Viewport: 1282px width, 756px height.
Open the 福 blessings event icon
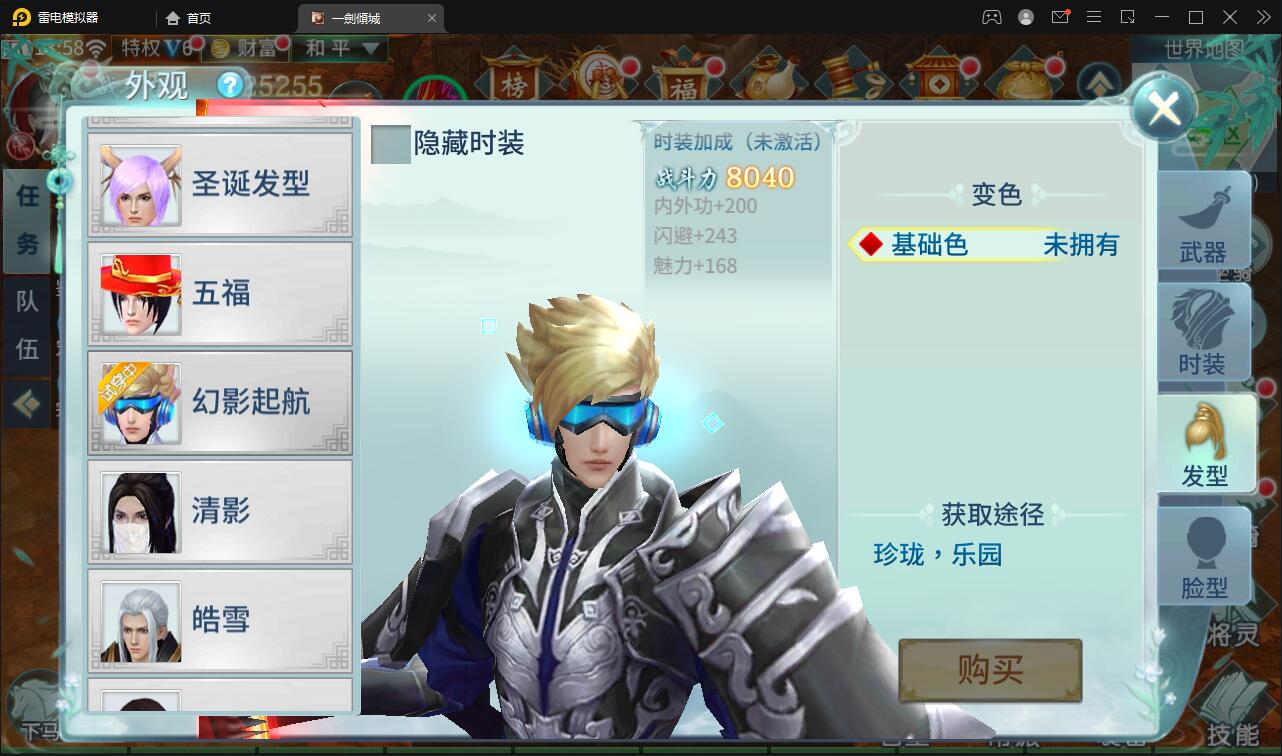(685, 80)
